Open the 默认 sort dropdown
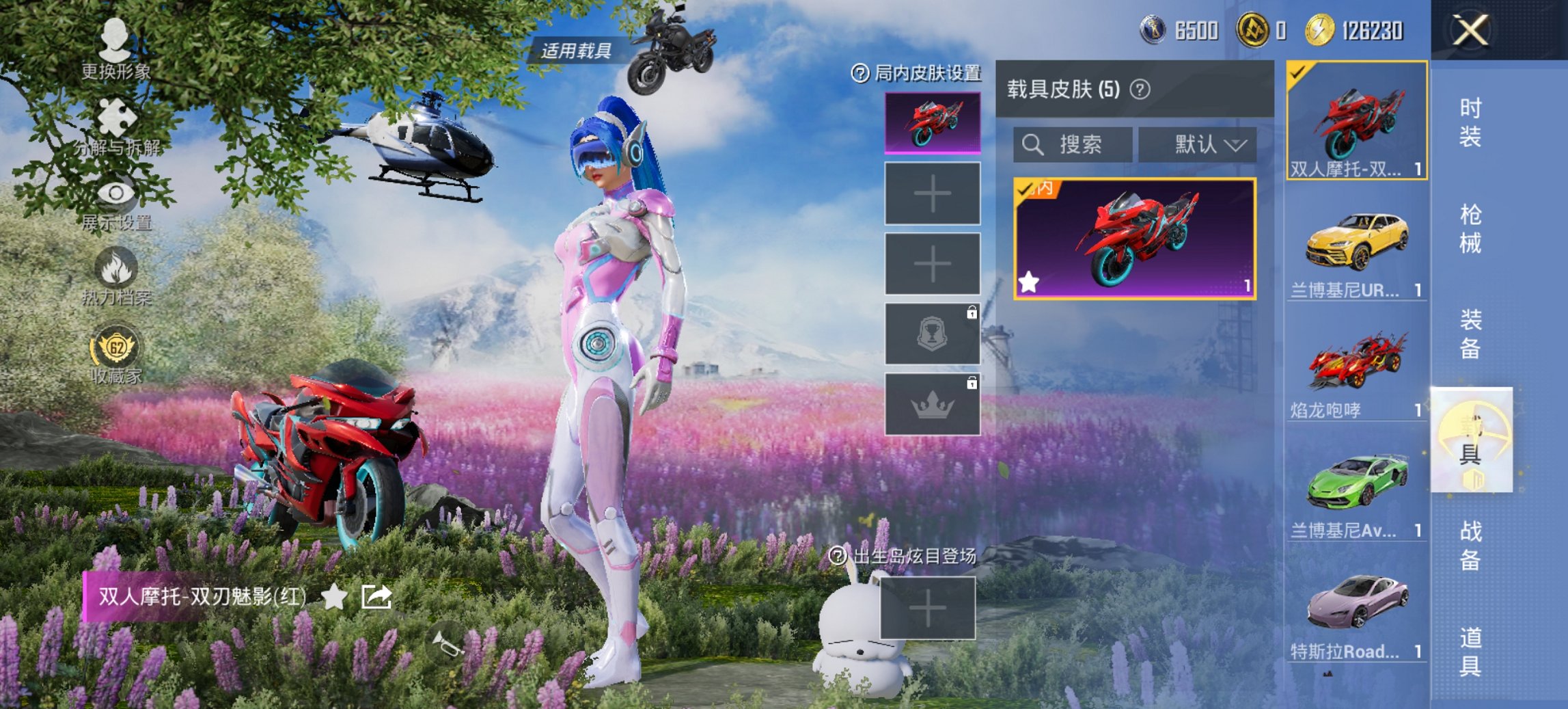The height and width of the screenshot is (709, 1568). point(1199,144)
